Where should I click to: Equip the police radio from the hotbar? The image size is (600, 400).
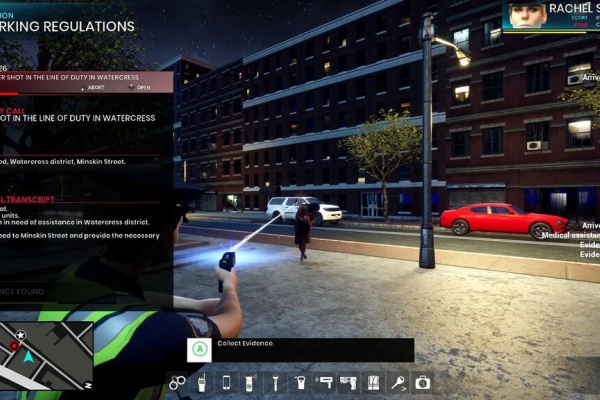(x=201, y=382)
